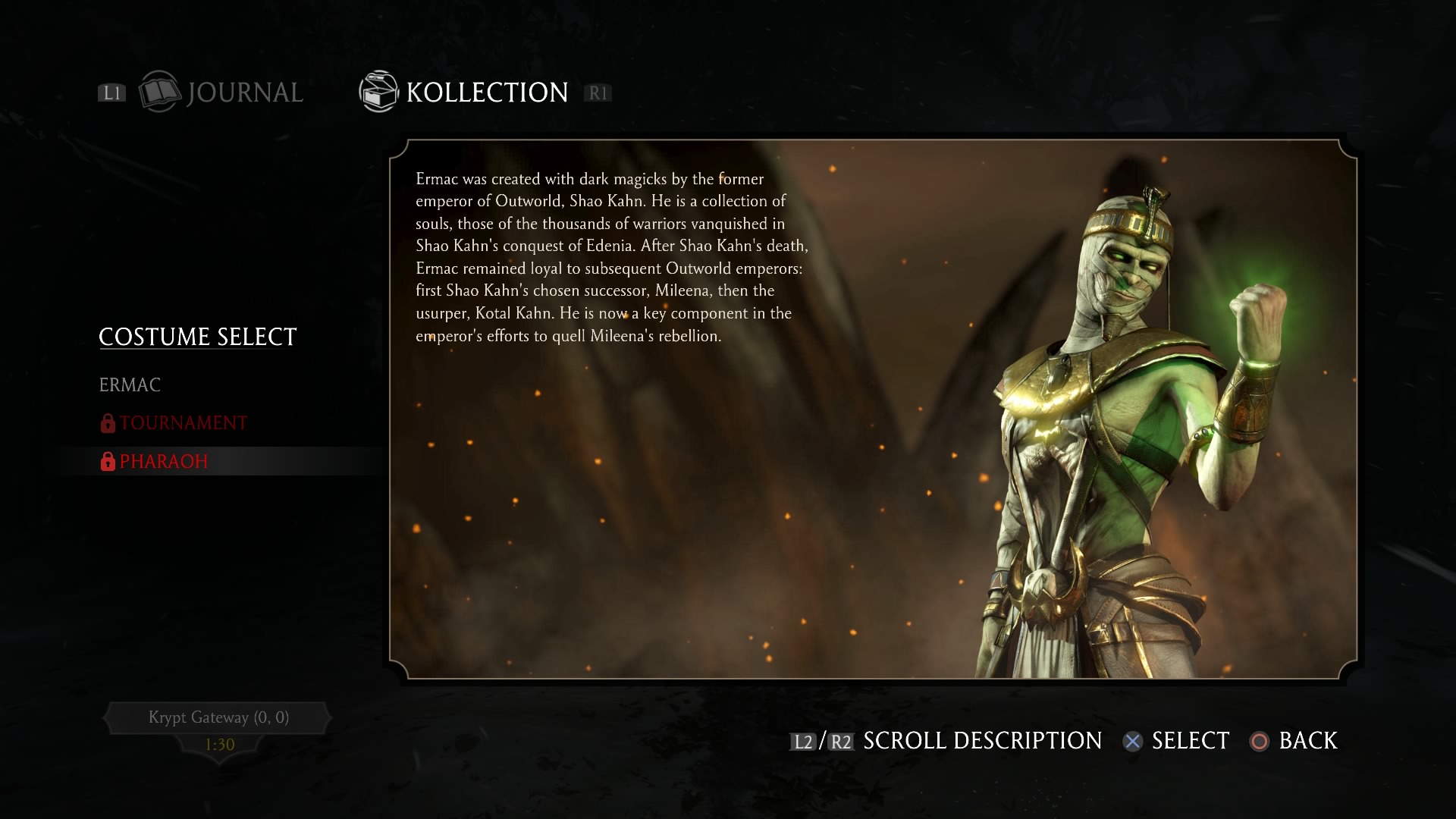The width and height of the screenshot is (1456, 819).
Task: Click the R2 trigger icon near SCROLL DESCRIPTION
Action: (x=842, y=741)
